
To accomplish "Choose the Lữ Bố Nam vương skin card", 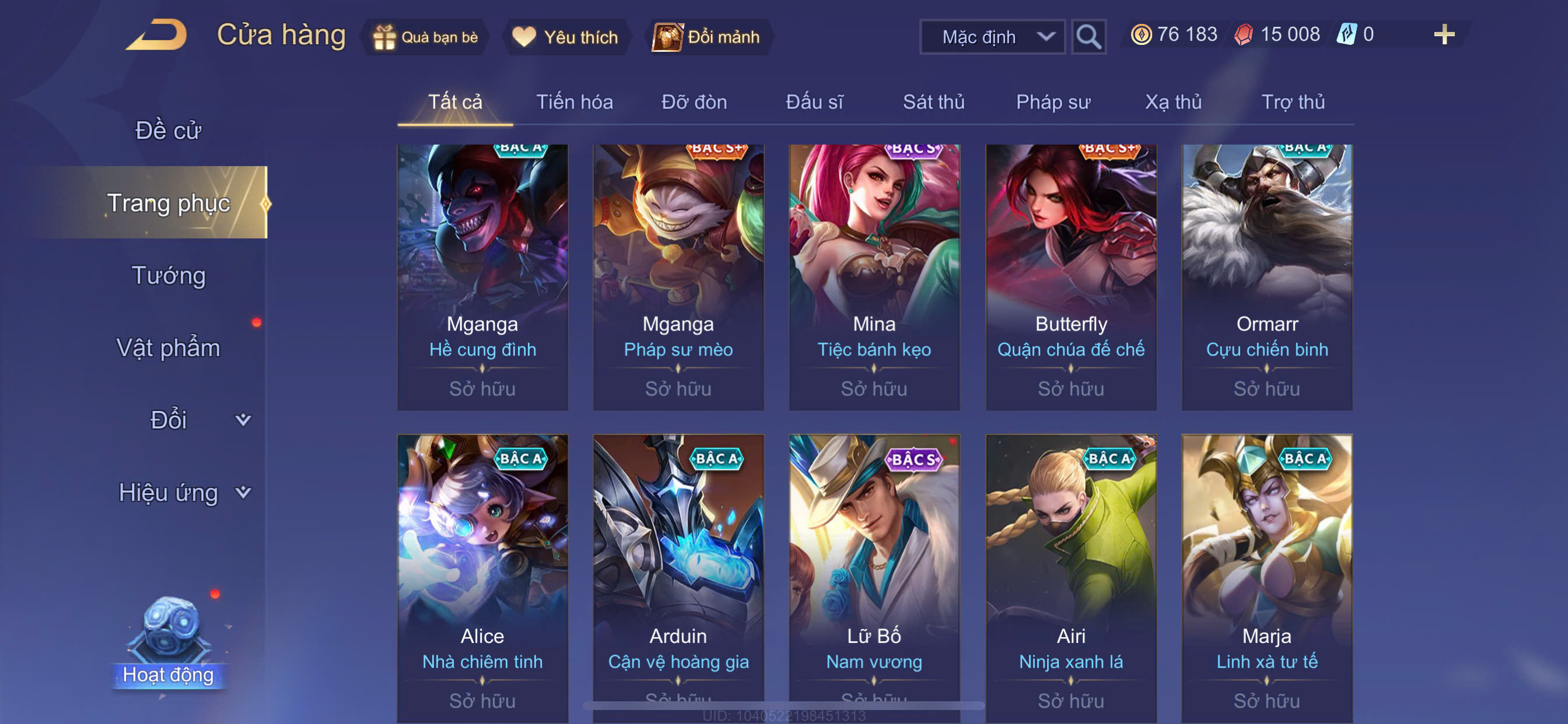I will click(874, 572).
